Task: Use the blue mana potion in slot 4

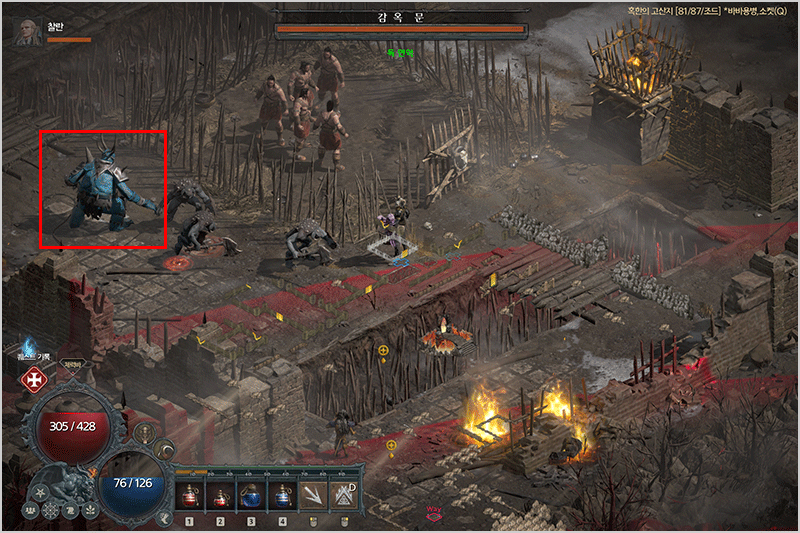Action: point(282,495)
